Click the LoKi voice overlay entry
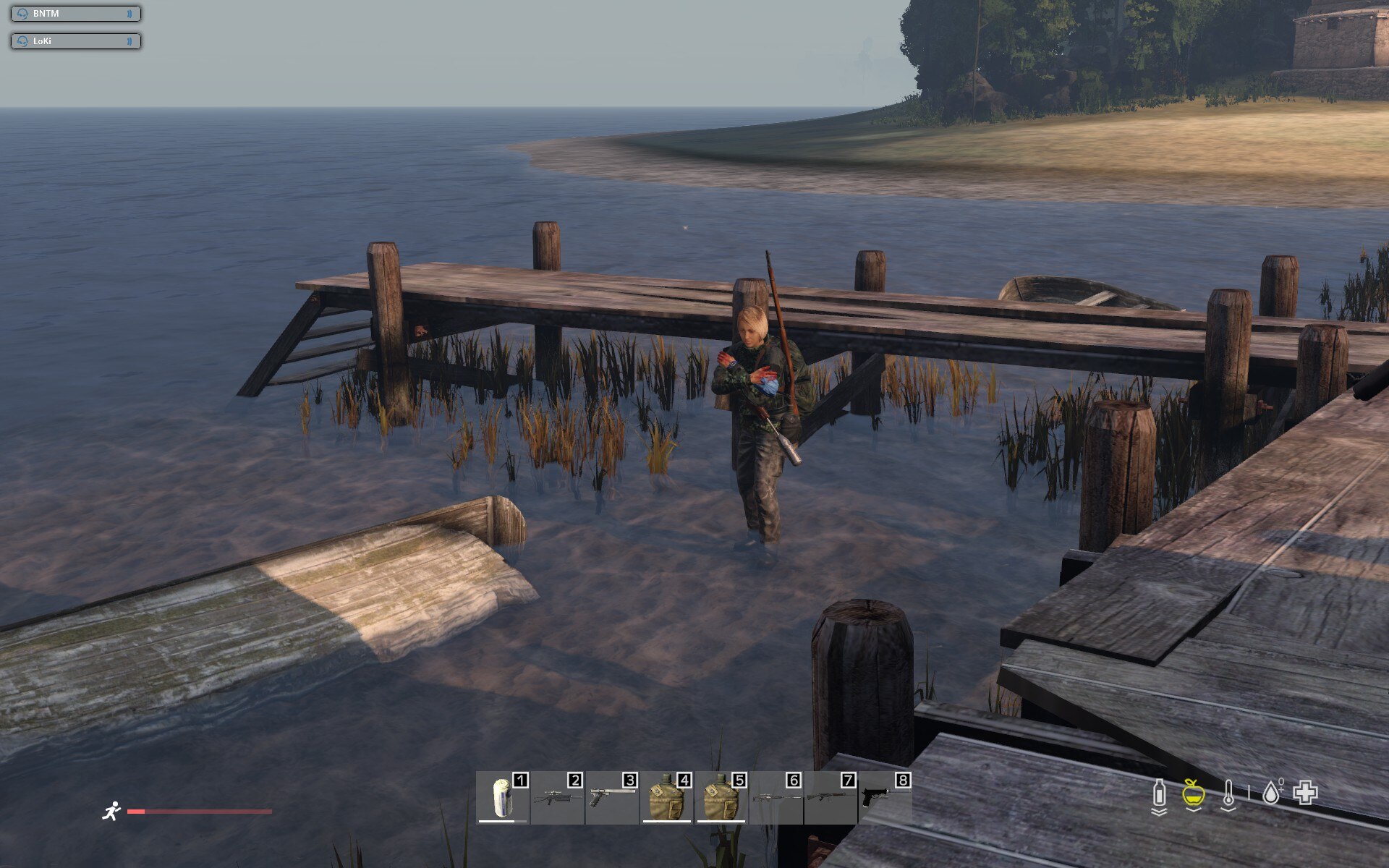The width and height of the screenshot is (1389, 868). [x=75, y=41]
